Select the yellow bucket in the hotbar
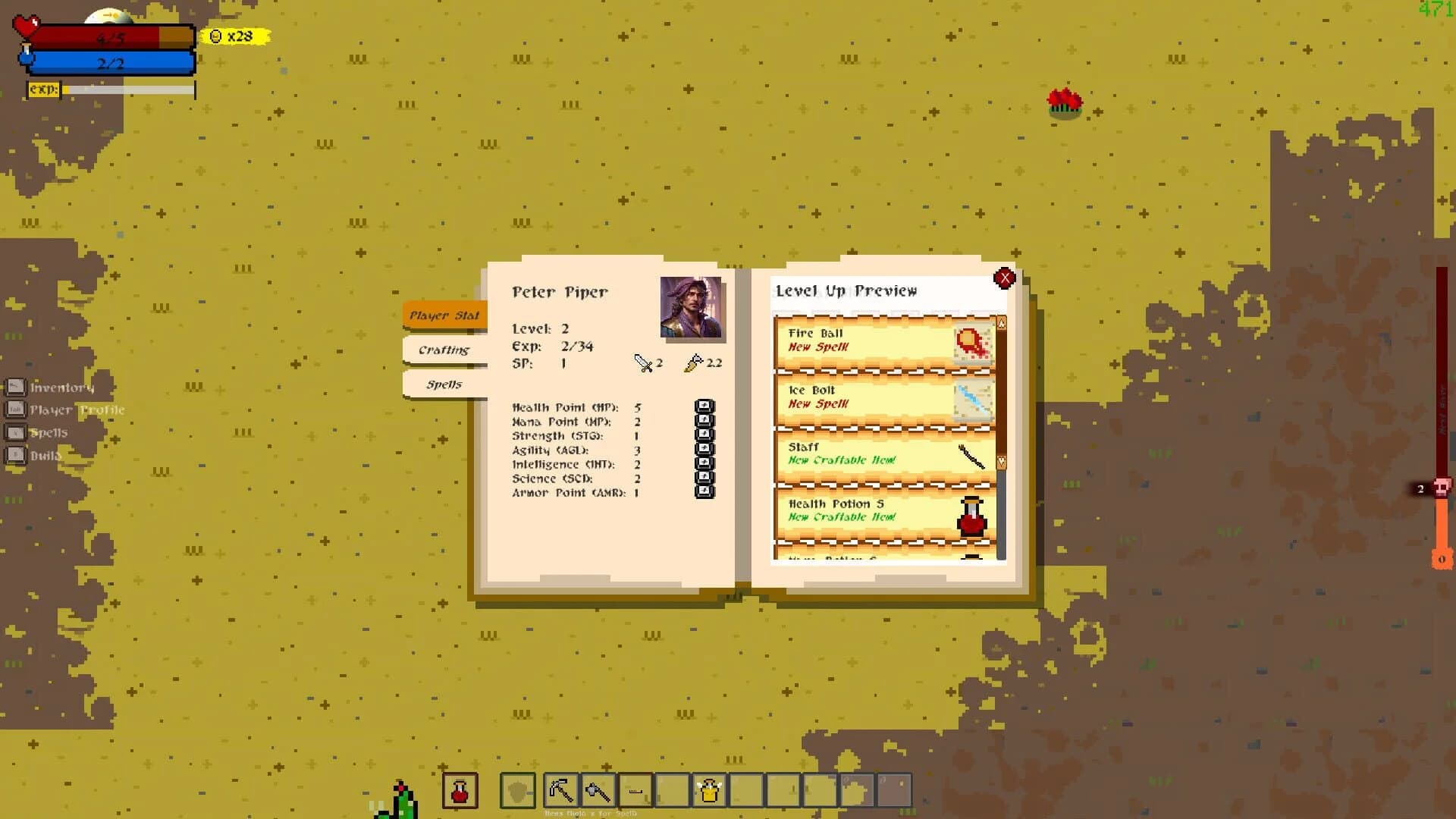Screen dimensions: 1456x819 pos(708,789)
